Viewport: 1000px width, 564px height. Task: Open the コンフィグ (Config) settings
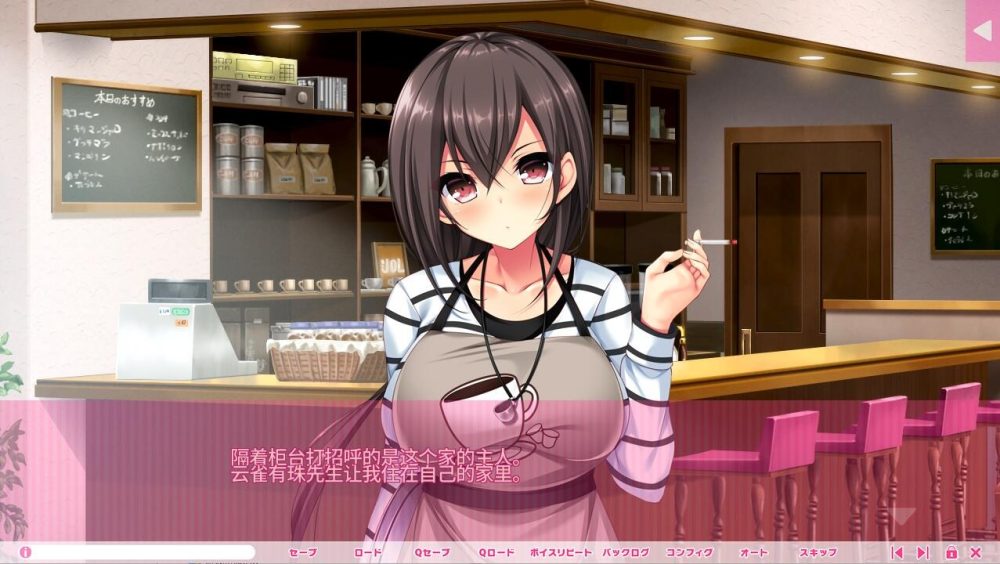click(x=690, y=552)
